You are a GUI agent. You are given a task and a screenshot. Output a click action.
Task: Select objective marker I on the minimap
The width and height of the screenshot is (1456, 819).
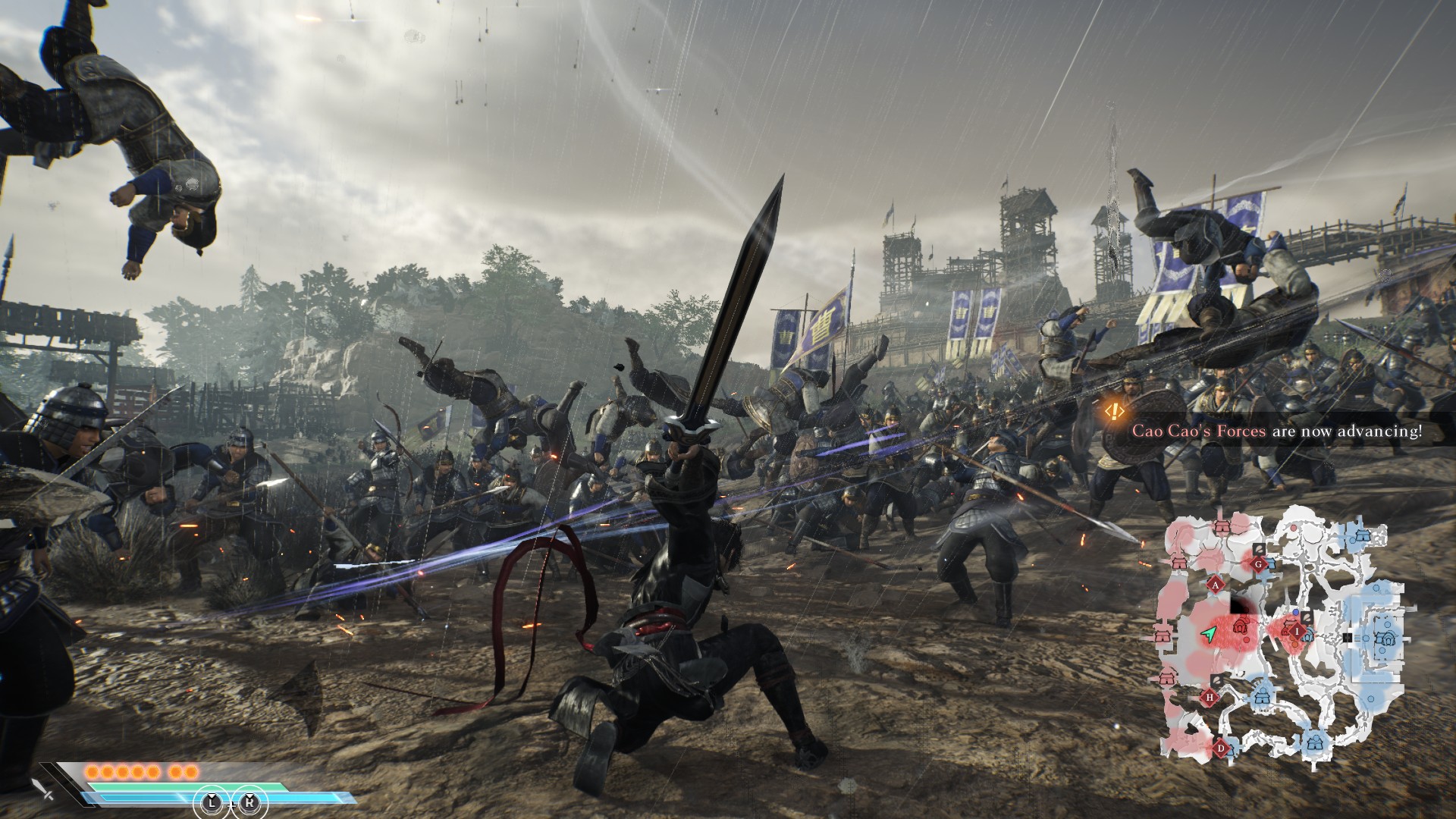tap(1297, 632)
